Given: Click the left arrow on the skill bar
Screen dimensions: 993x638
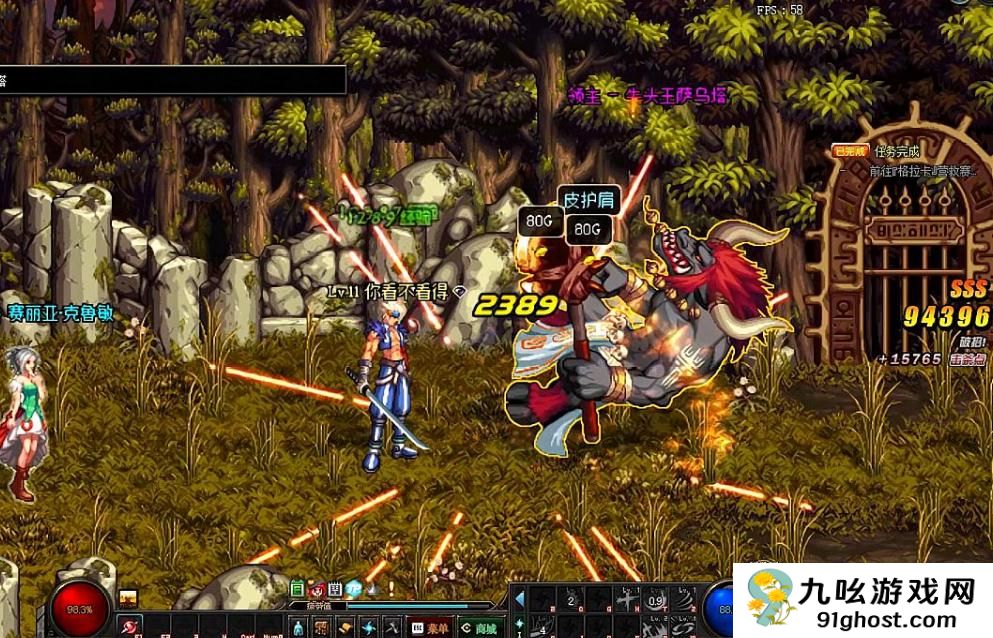Looking at the screenshot, I should click(x=519, y=600).
